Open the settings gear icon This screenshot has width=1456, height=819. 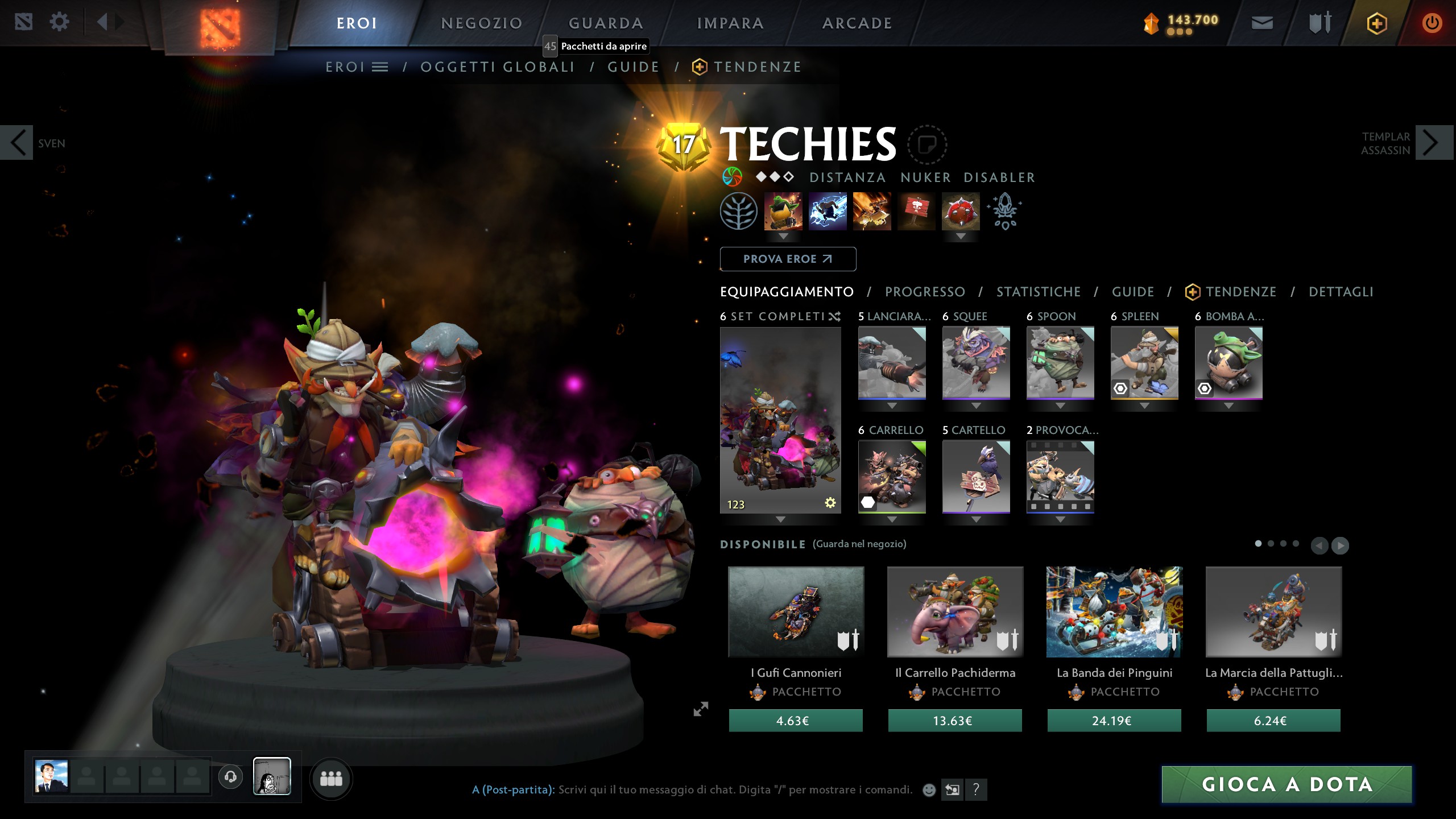[59, 22]
